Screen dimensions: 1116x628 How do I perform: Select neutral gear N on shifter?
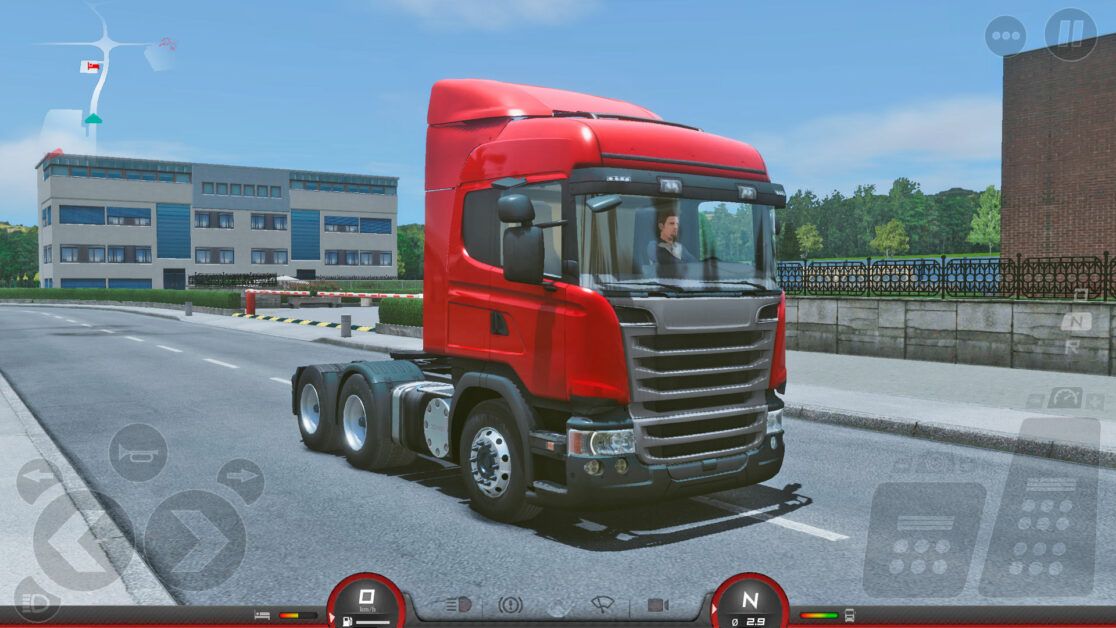click(1076, 322)
